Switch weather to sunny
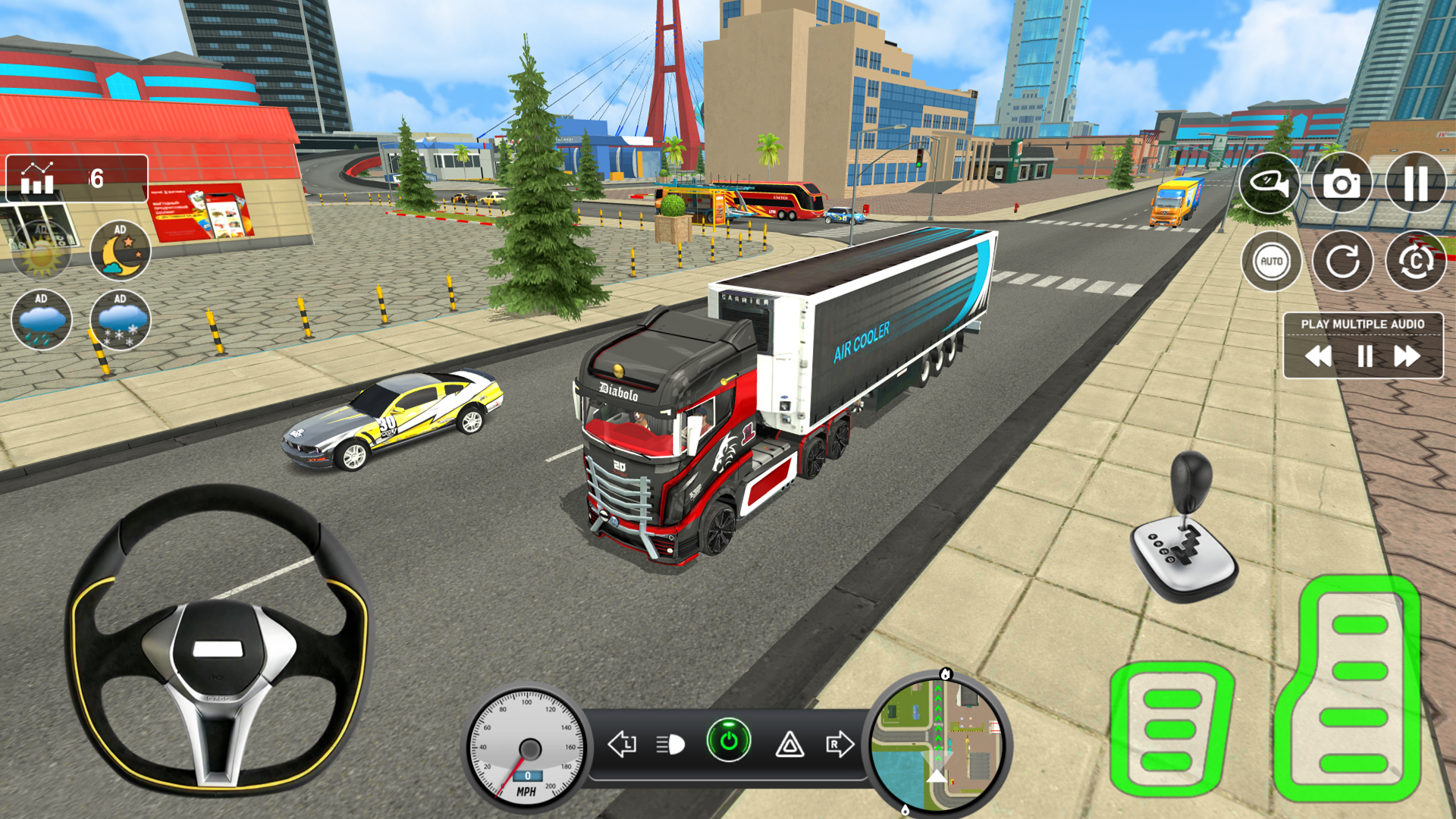Screen dimensions: 1456x819 tap(42, 250)
